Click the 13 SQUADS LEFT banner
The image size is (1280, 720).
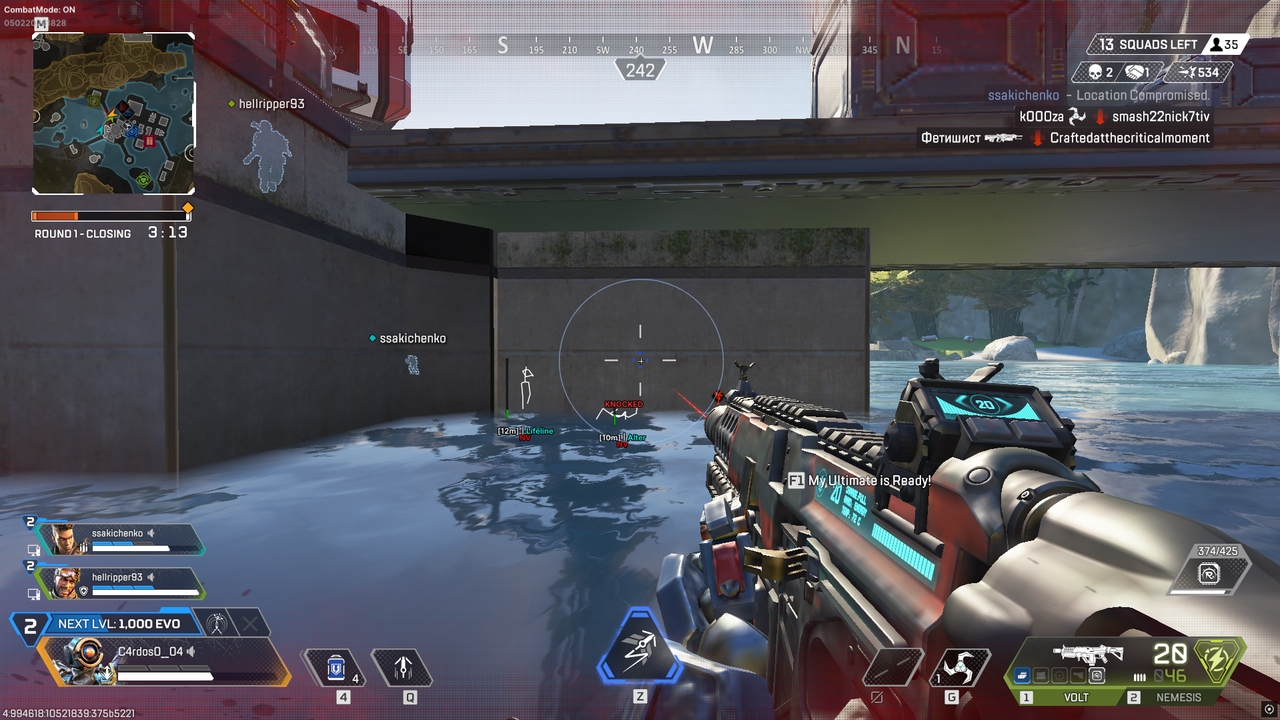[1155, 44]
